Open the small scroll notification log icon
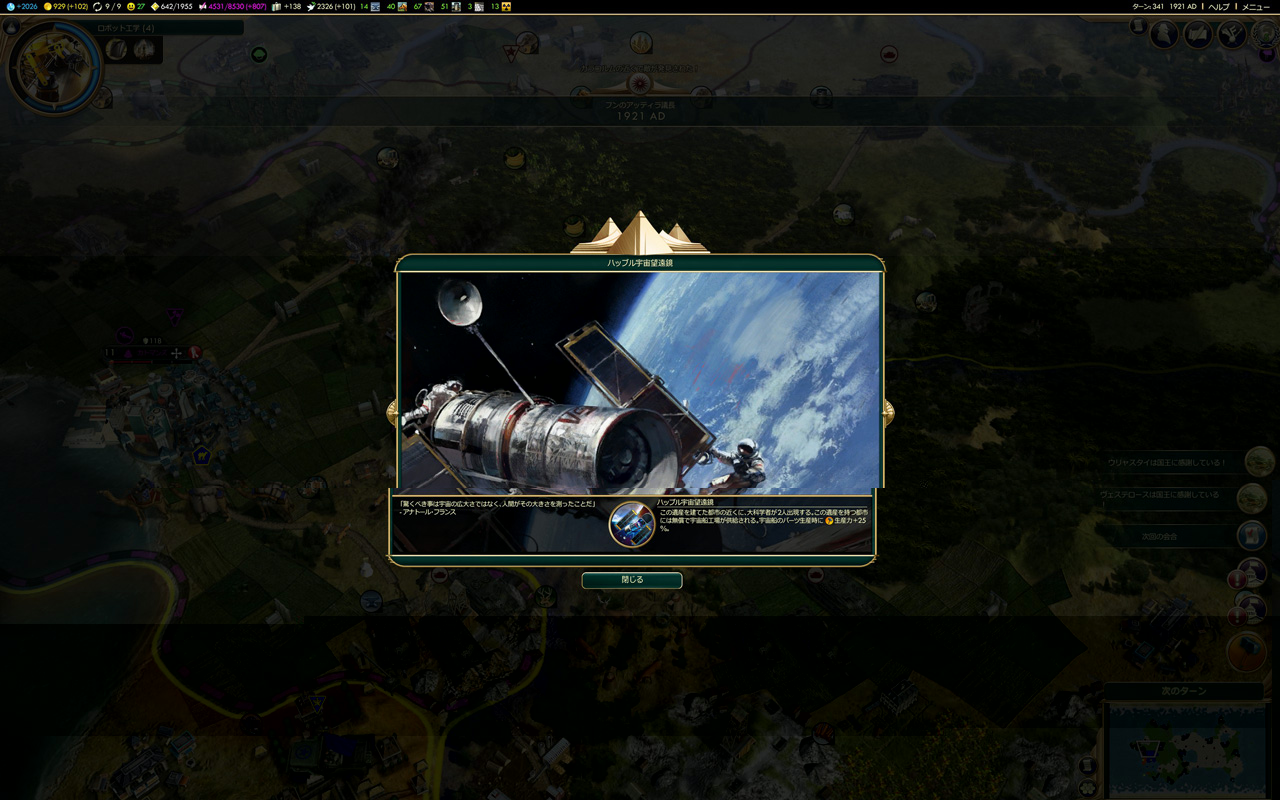The height and width of the screenshot is (800, 1280). [1138, 26]
